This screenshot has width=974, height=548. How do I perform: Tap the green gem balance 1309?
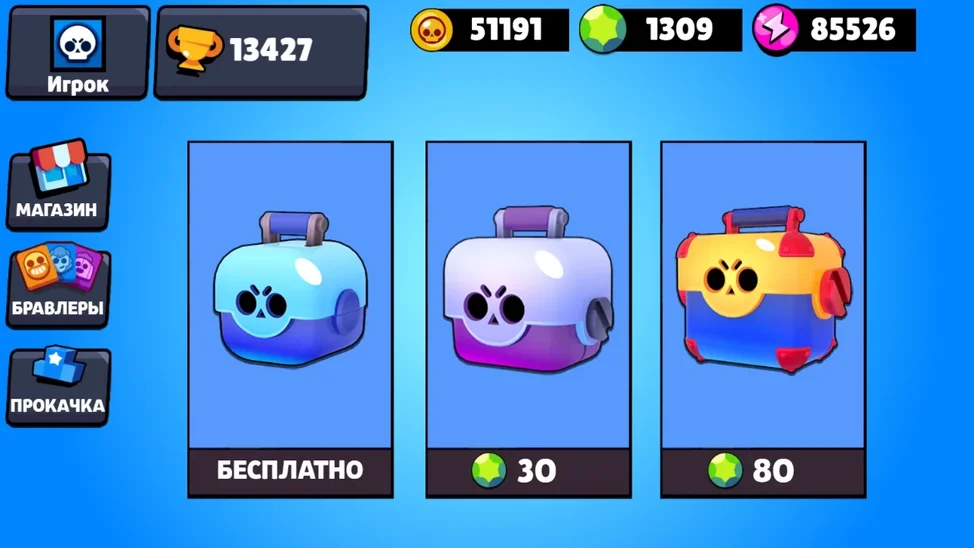coord(661,30)
